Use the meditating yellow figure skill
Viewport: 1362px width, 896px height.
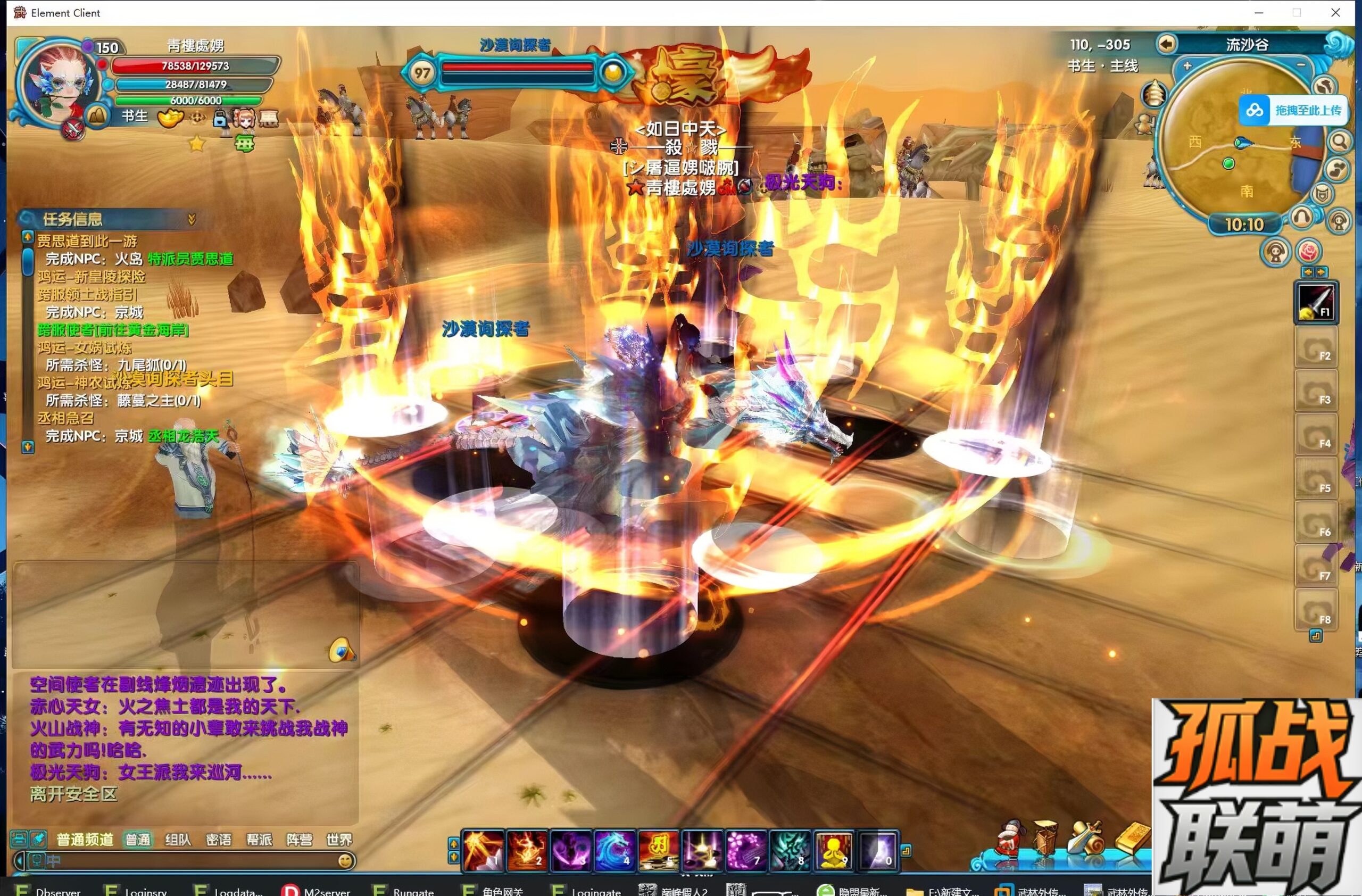[833, 849]
